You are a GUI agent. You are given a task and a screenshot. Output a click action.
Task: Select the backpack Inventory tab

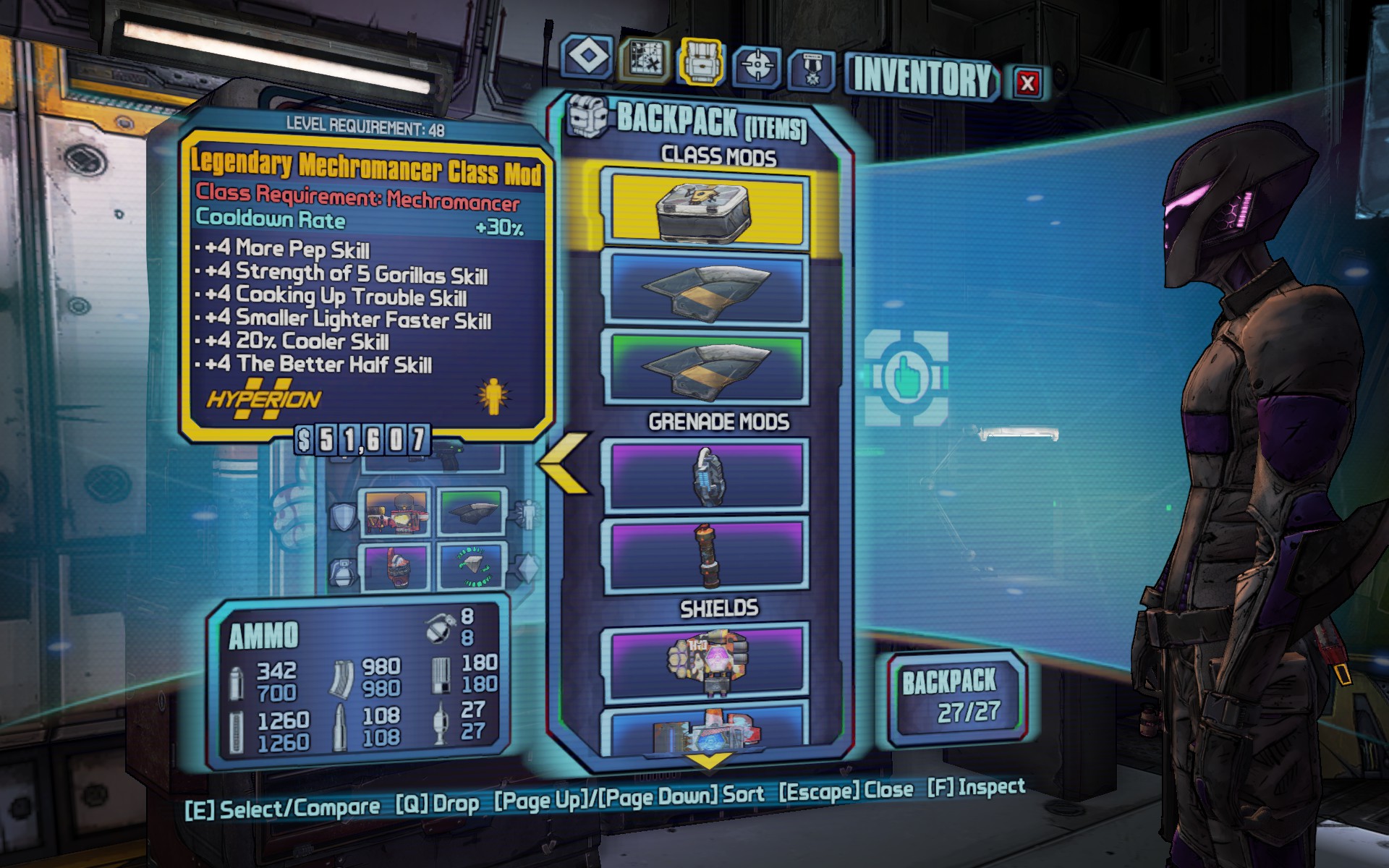(700, 62)
